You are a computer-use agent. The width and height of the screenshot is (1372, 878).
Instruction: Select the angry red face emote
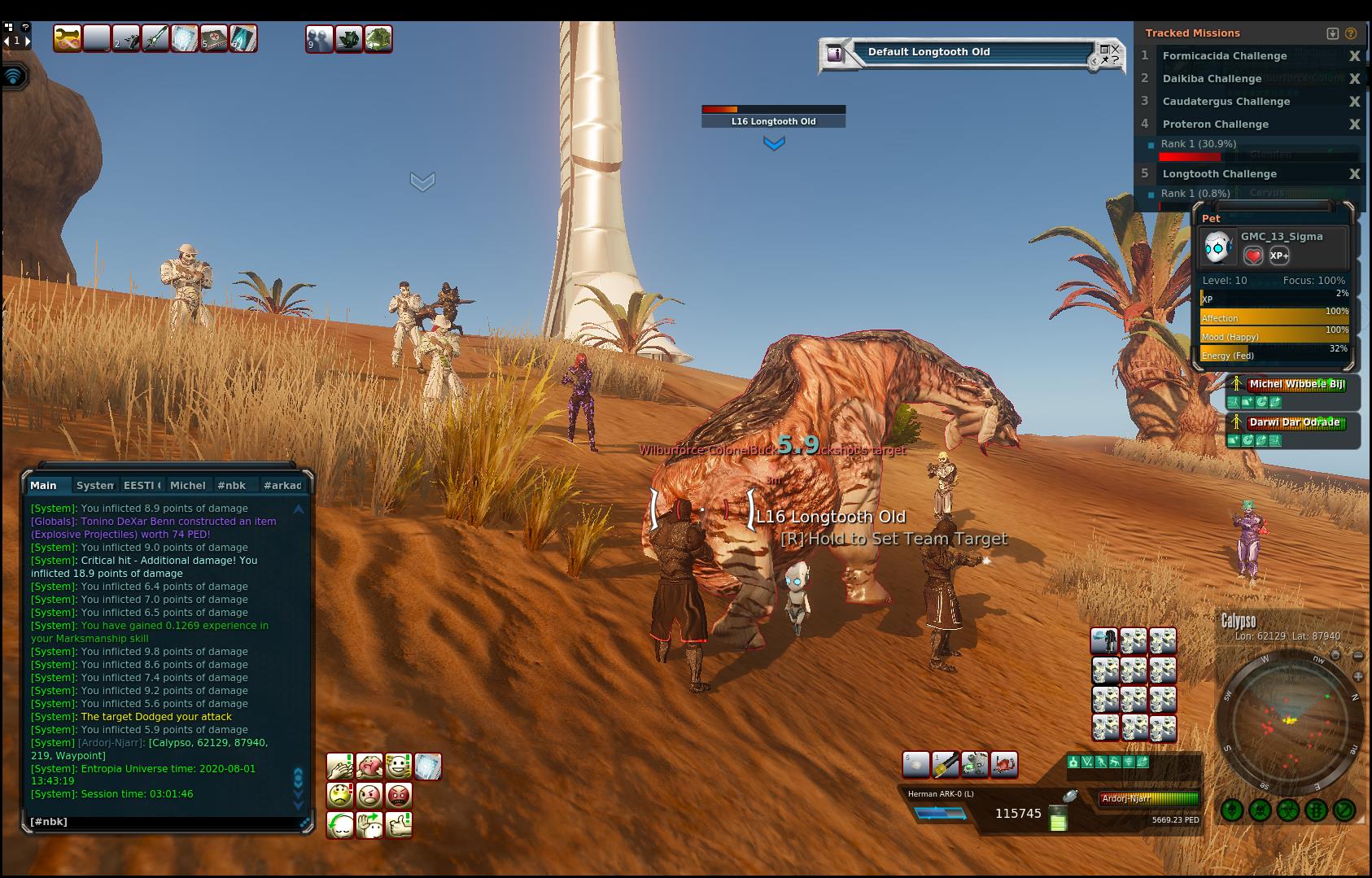pos(398,795)
